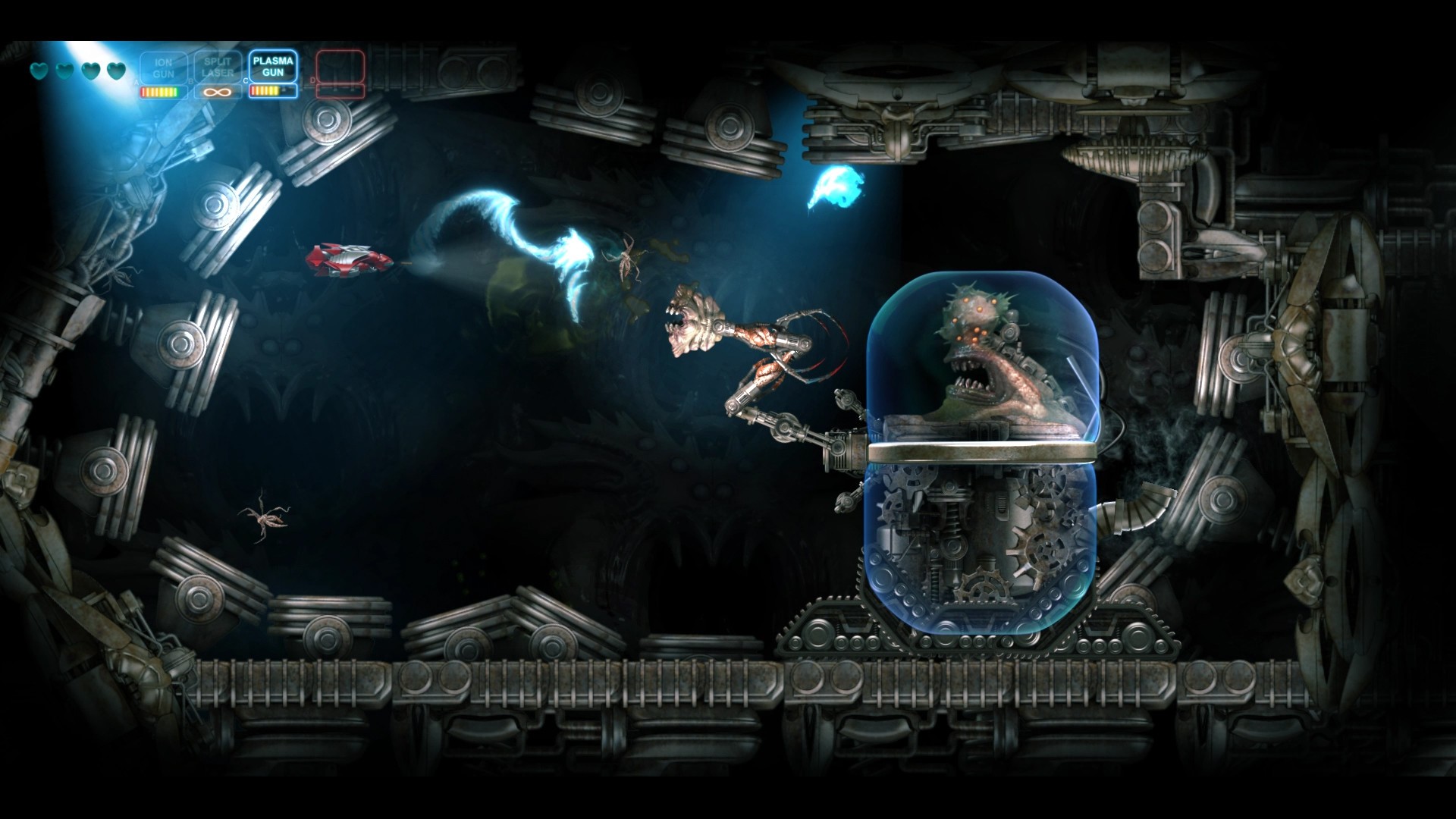
Task: Click the red player ship
Action: coord(349,260)
